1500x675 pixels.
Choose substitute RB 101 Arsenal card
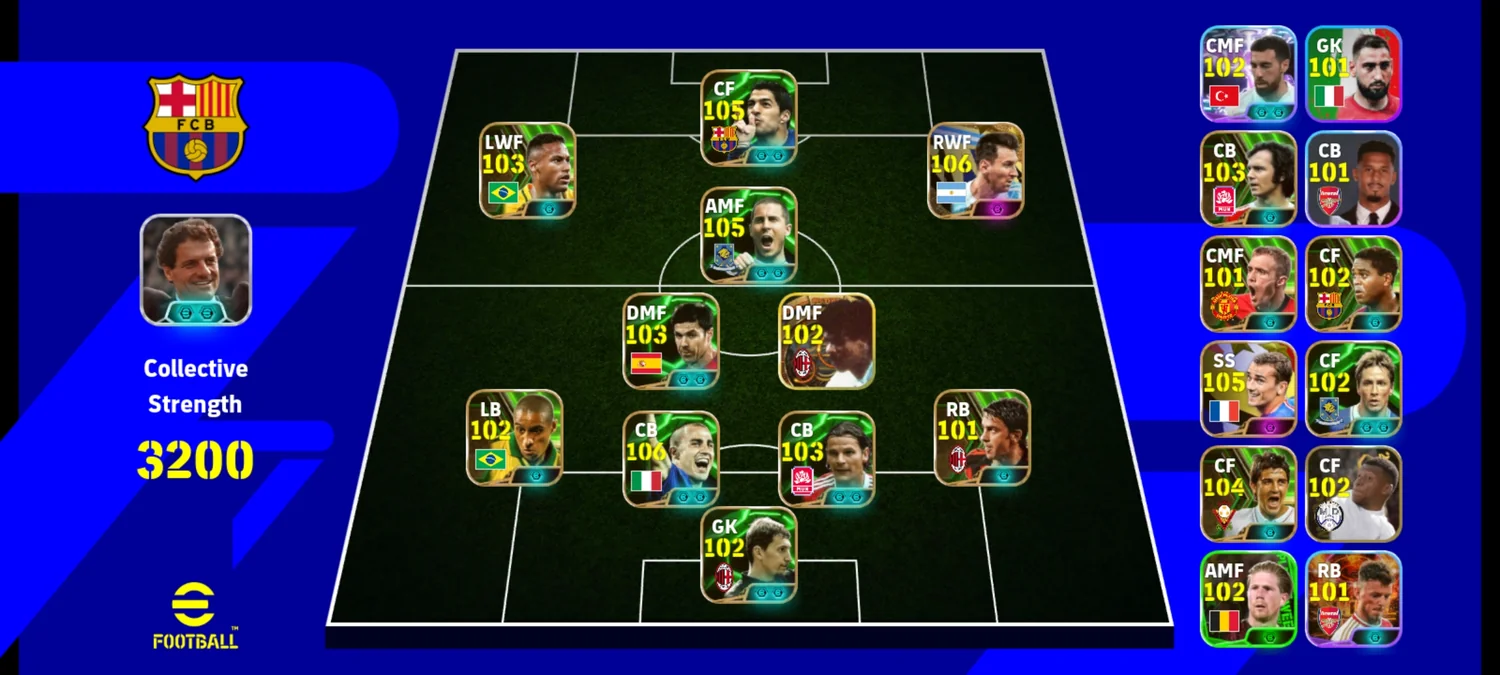(1353, 599)
